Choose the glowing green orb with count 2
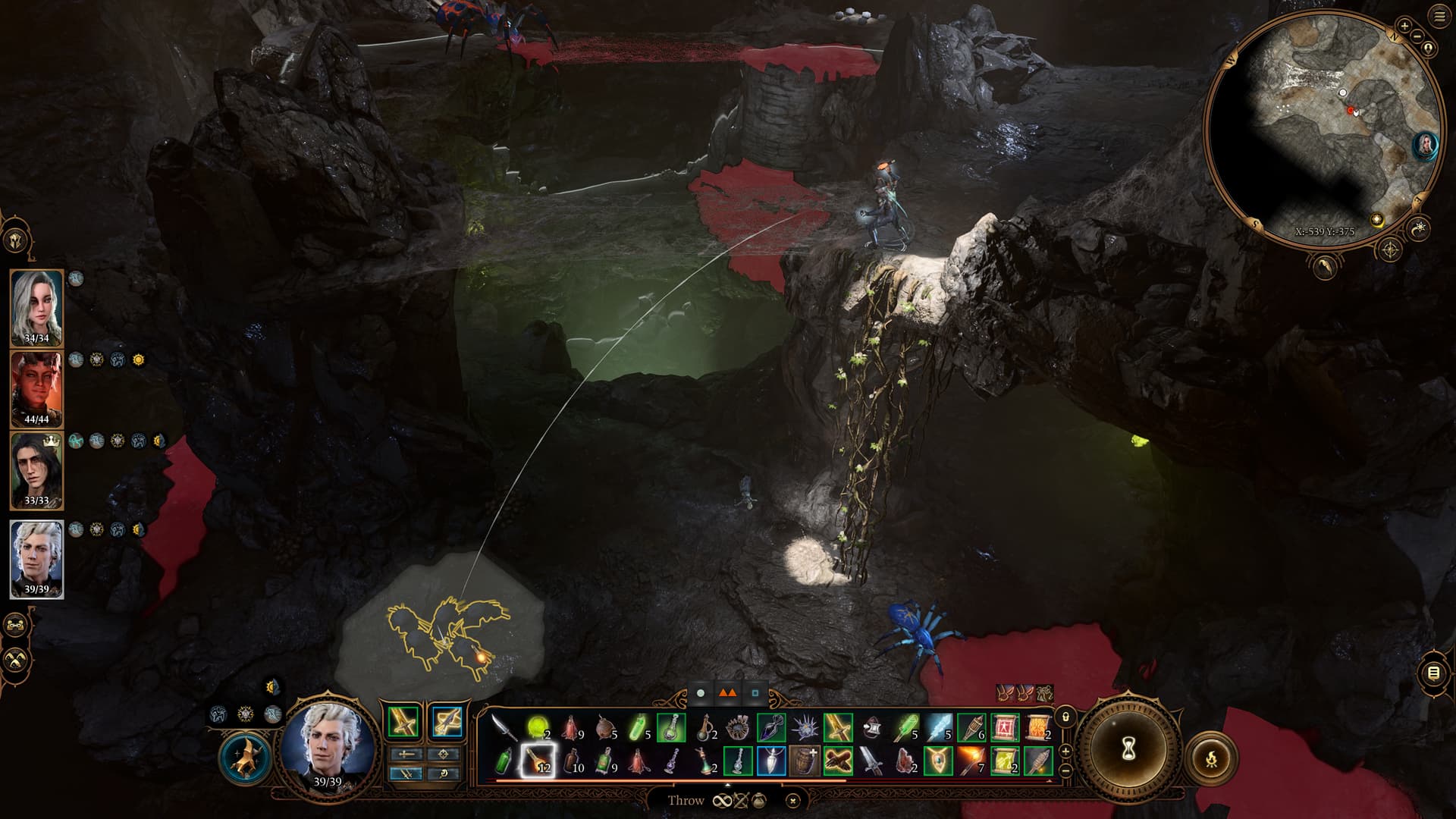 pos(538,728)
